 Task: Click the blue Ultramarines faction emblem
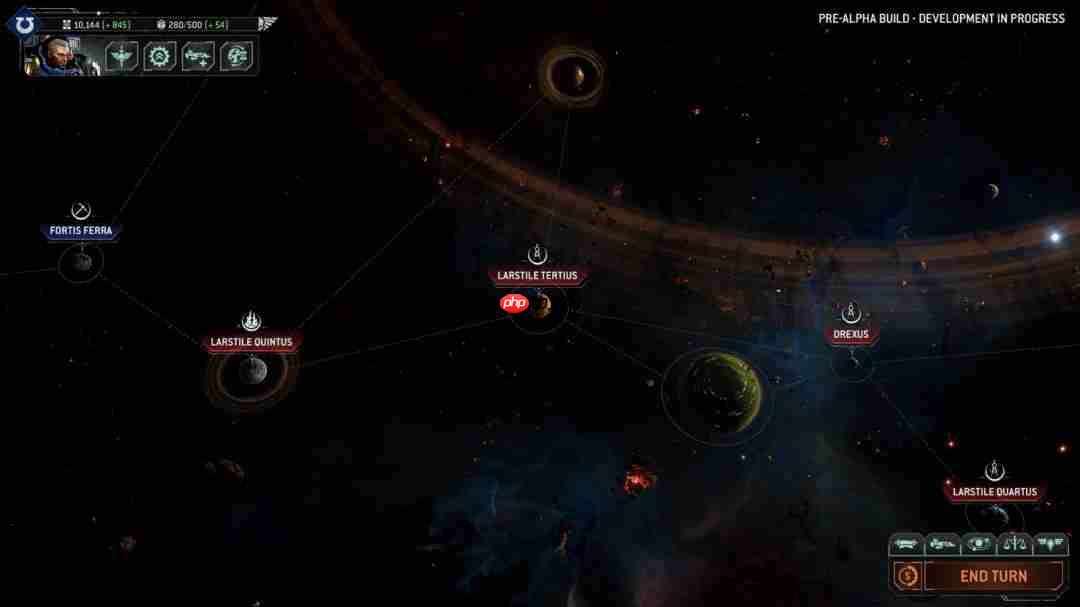click(x=25, y=24)
